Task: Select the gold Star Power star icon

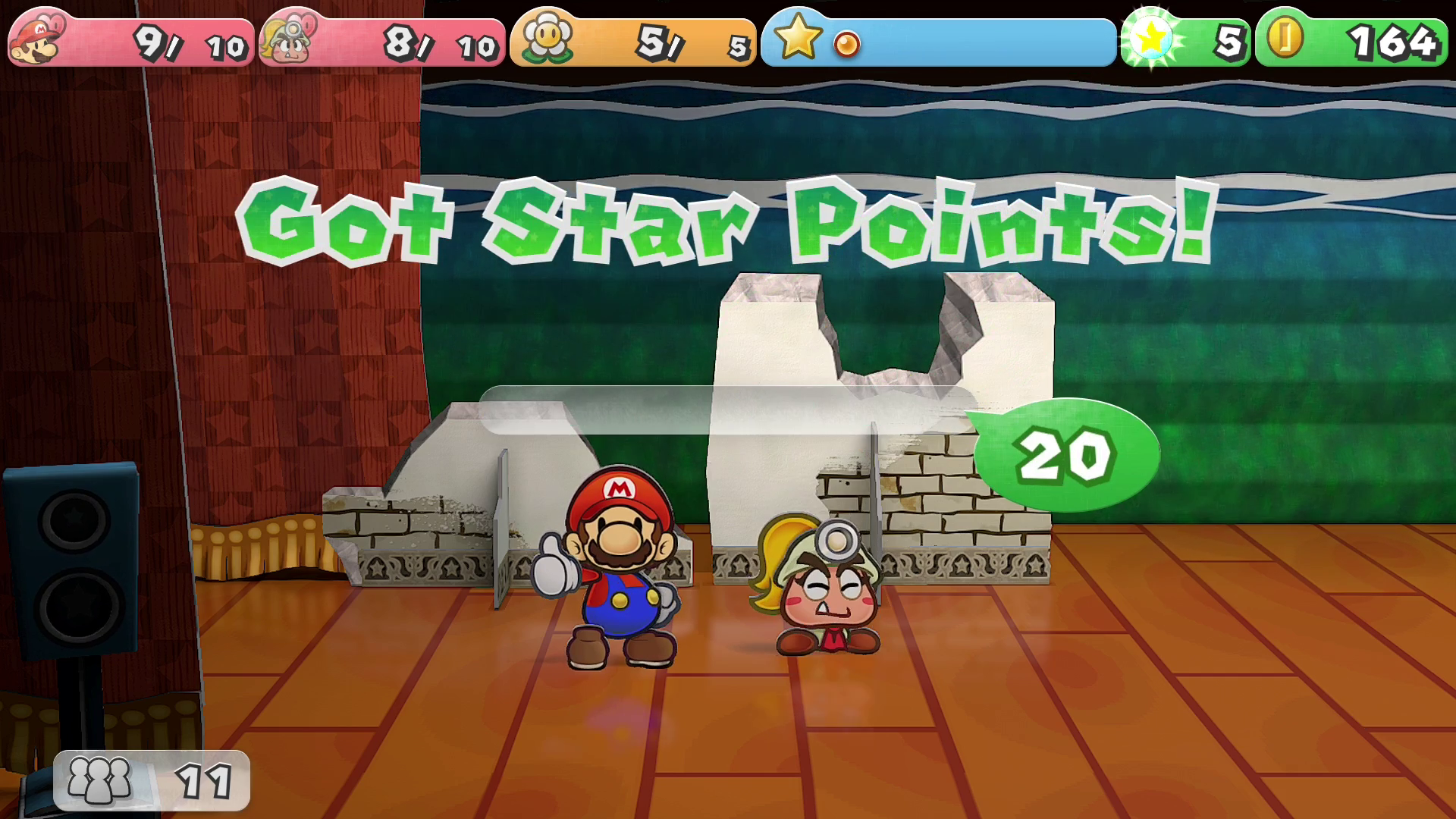Action: [798, 38]
